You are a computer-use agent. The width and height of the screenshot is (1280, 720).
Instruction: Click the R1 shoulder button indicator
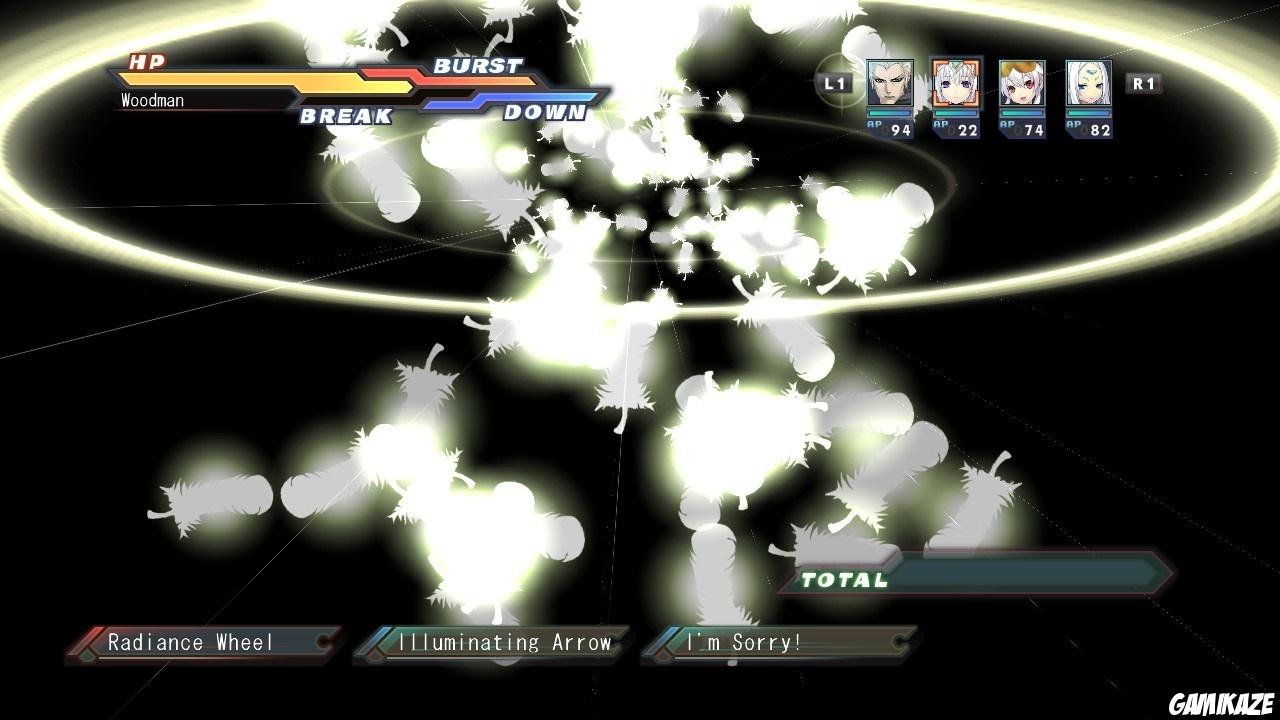click(x=1145, y=84)
